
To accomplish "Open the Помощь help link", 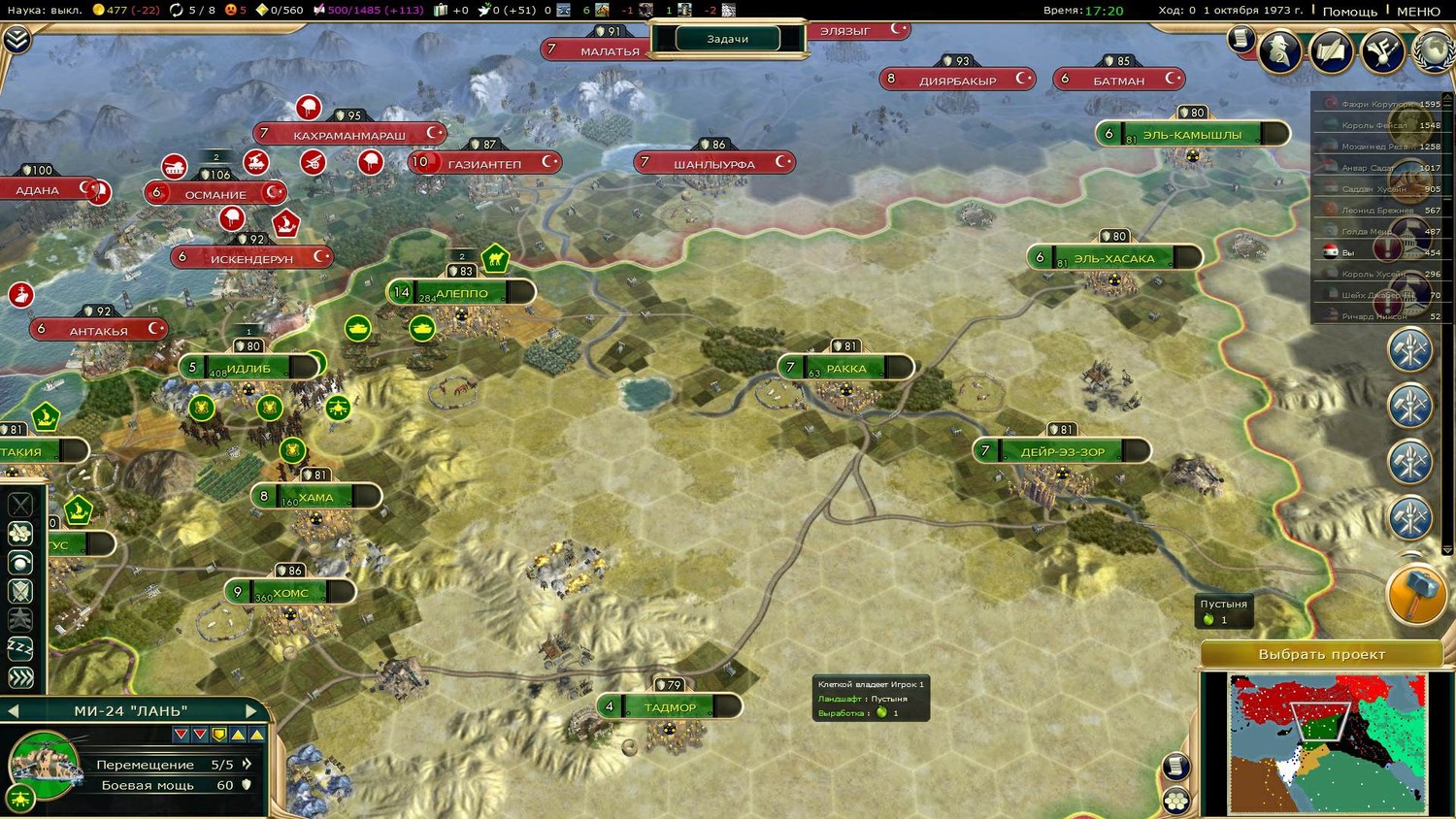I will 1349,11.
